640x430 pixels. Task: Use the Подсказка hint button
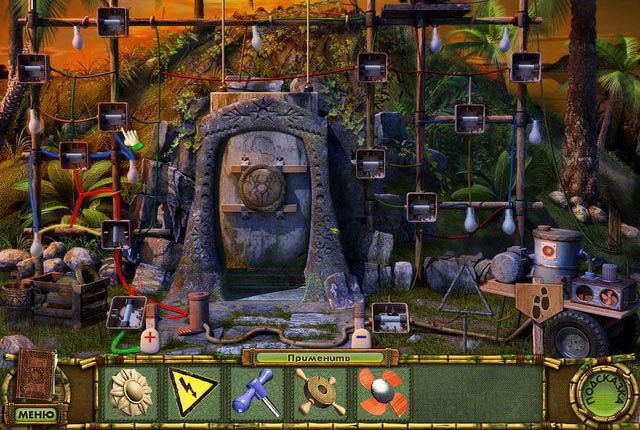(603, 392)
